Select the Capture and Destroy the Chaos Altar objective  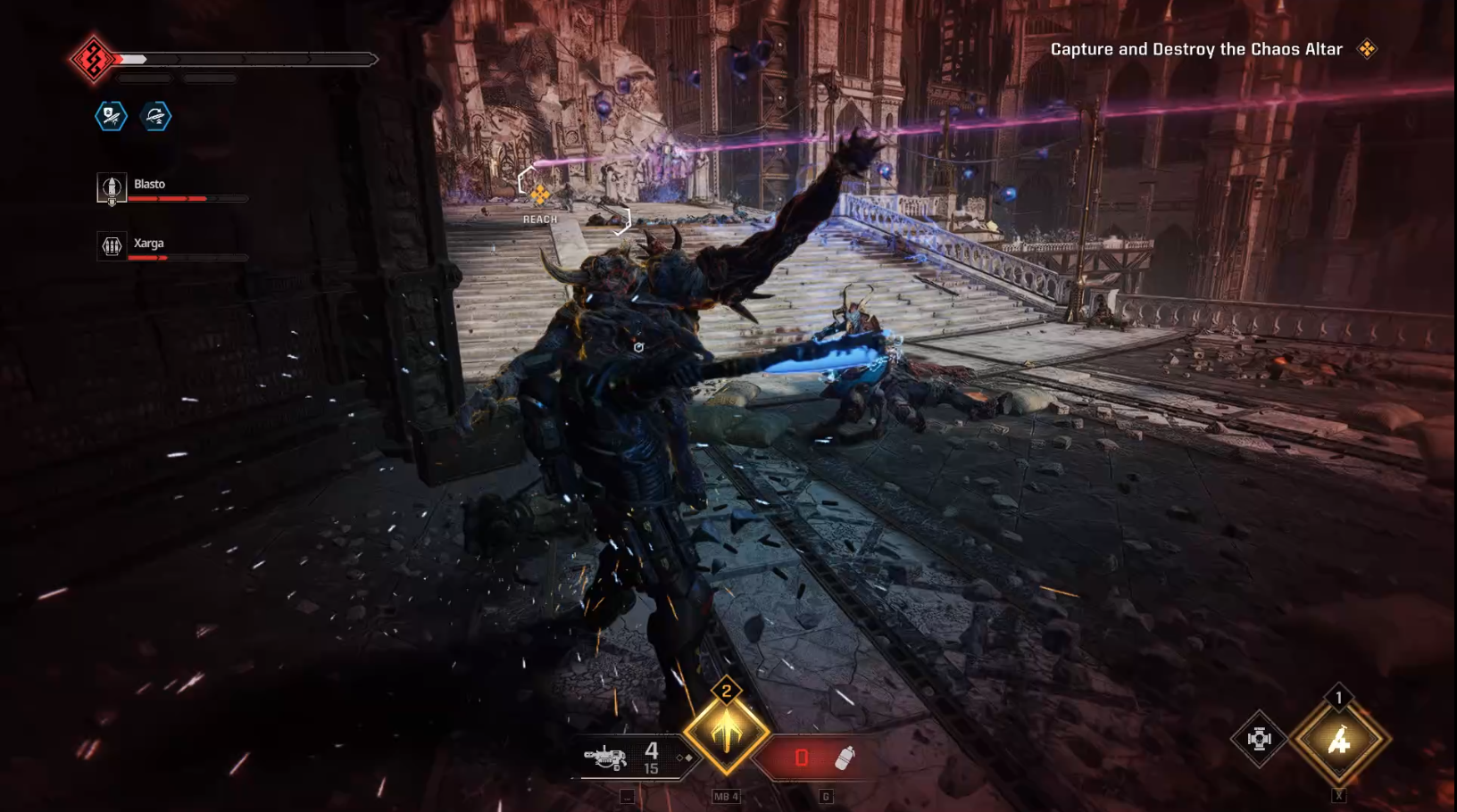pos(1195,50)
